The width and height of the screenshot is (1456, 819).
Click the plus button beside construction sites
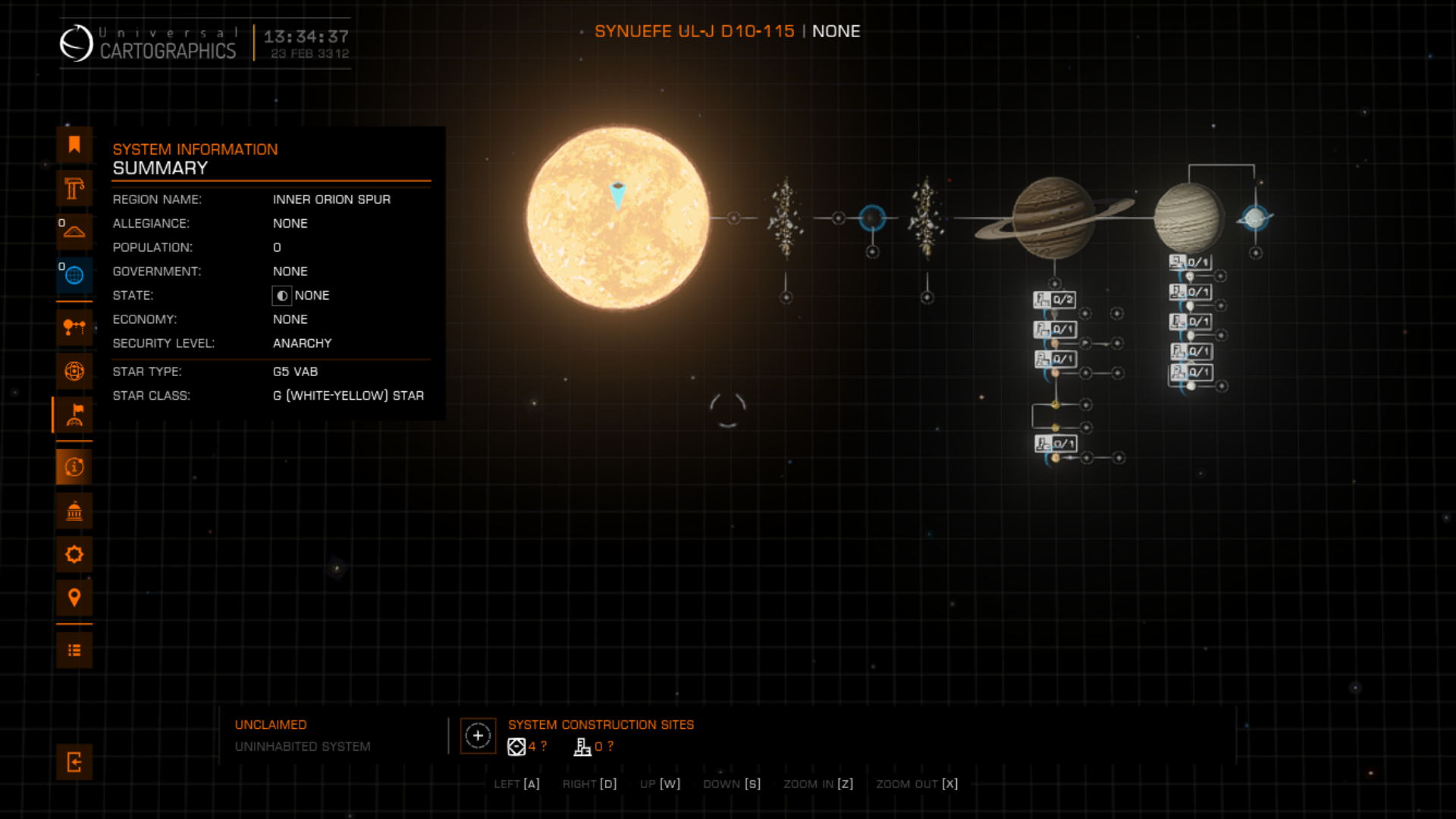coord(478,736)
